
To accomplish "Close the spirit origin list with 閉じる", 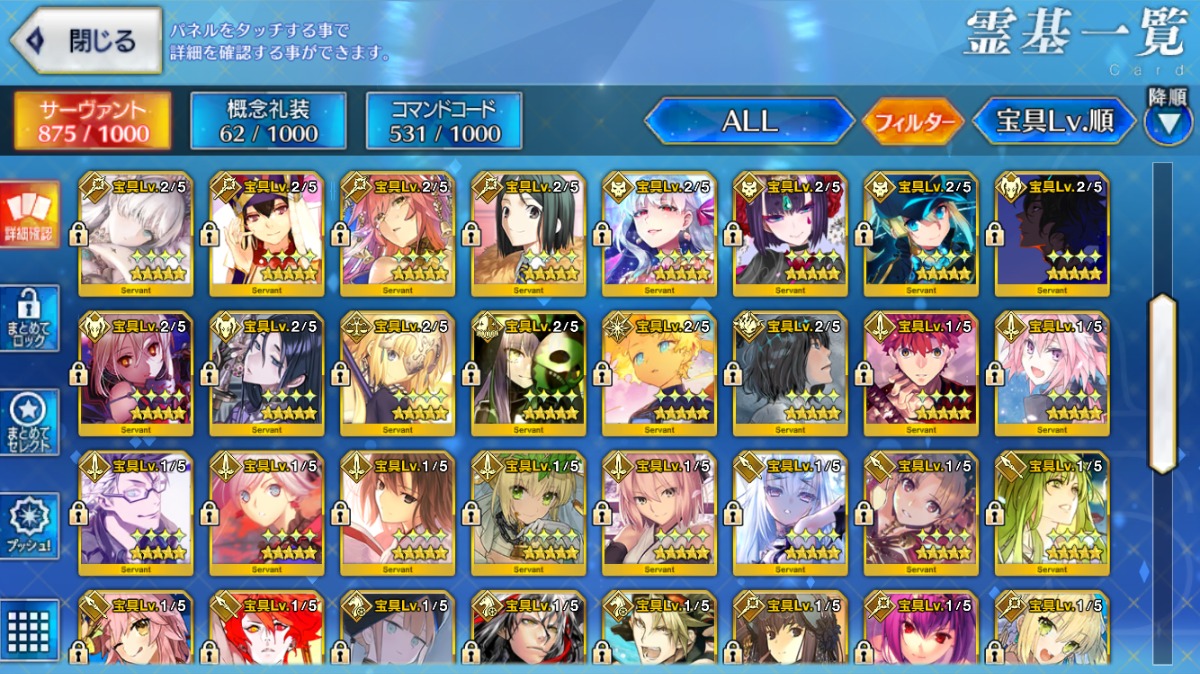I will tap(86, 41).
